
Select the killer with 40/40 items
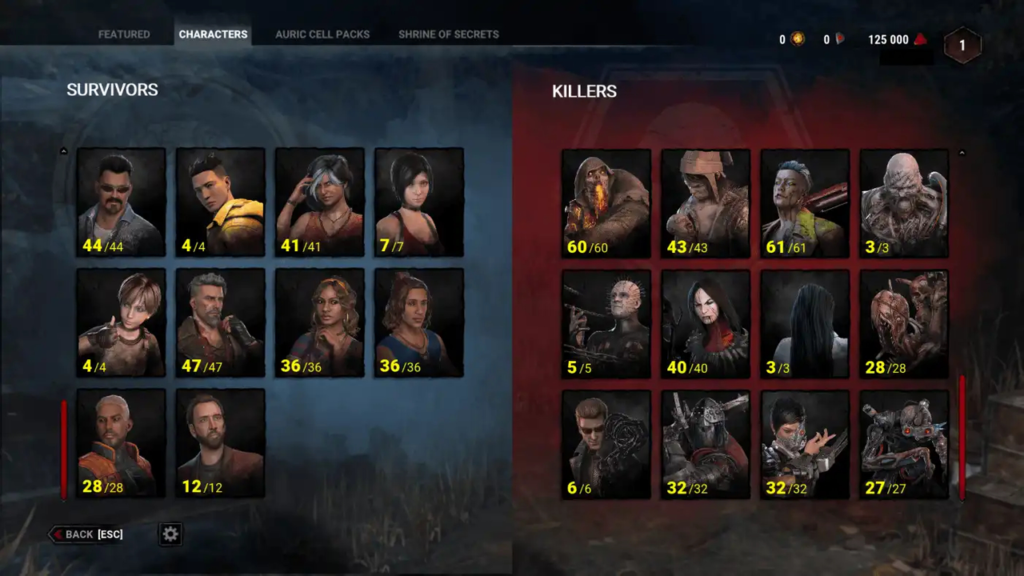[705, 324]
